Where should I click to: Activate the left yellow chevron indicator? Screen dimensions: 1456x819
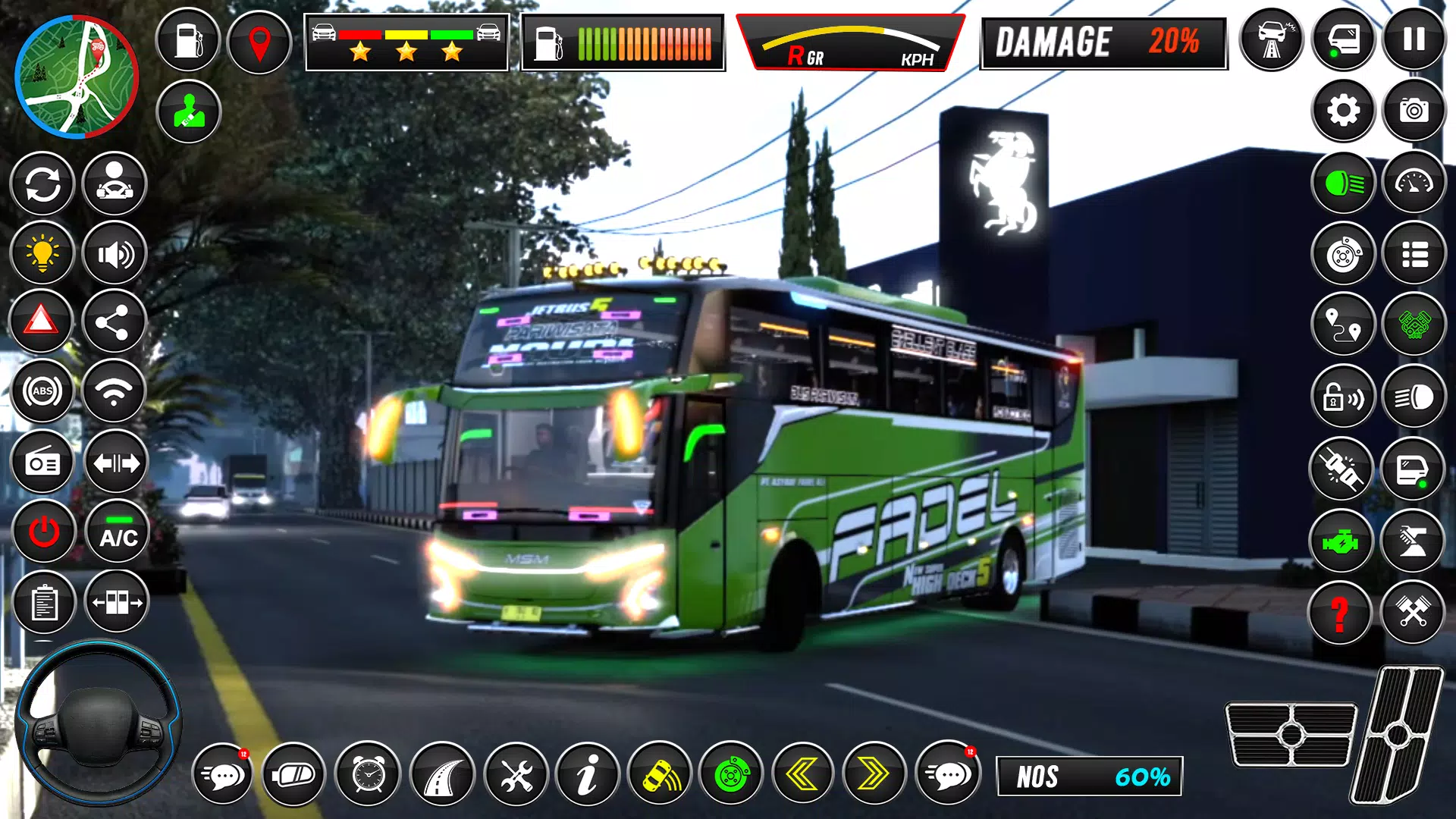(x=802, y=774)
